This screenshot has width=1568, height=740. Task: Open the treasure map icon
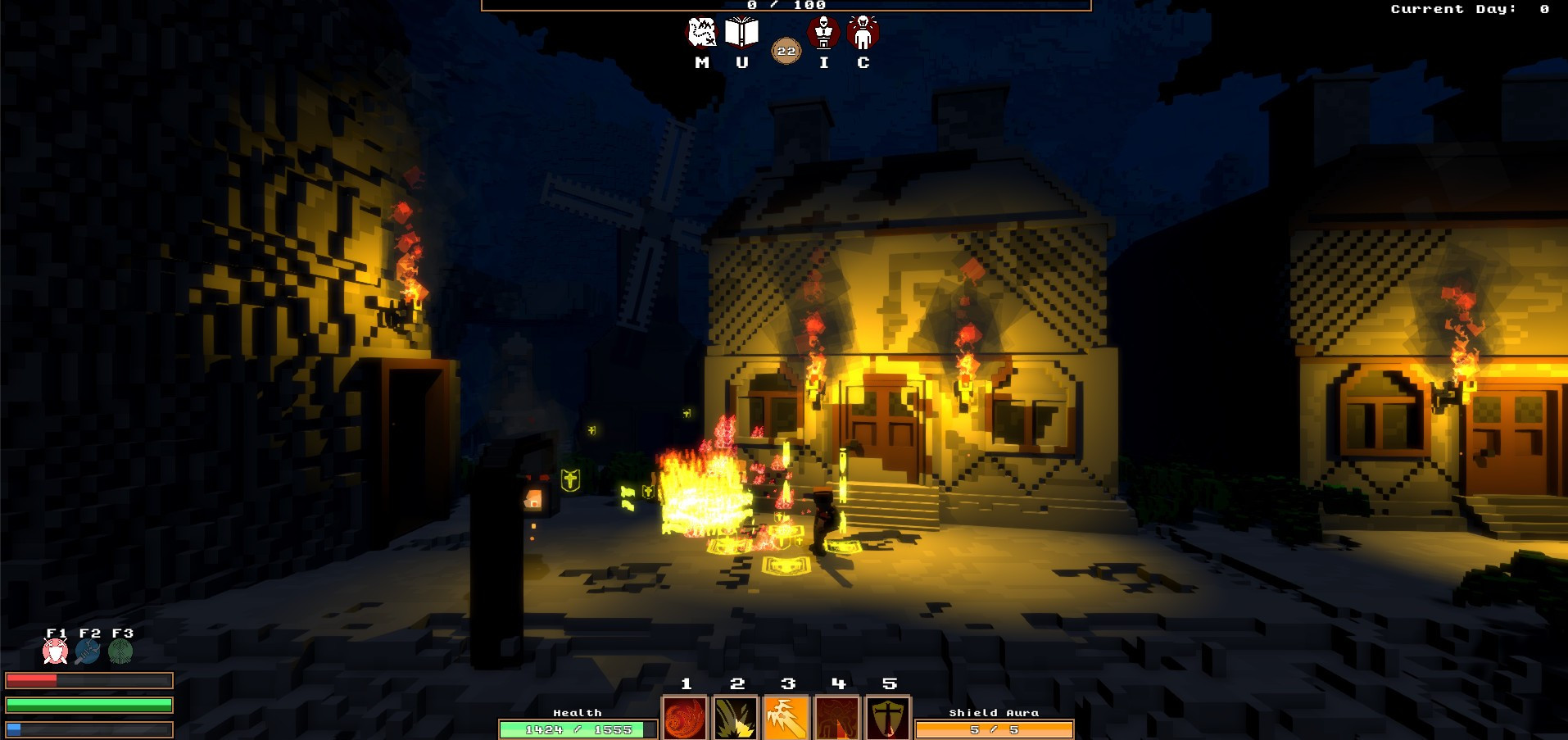click(x=701, y=33)
